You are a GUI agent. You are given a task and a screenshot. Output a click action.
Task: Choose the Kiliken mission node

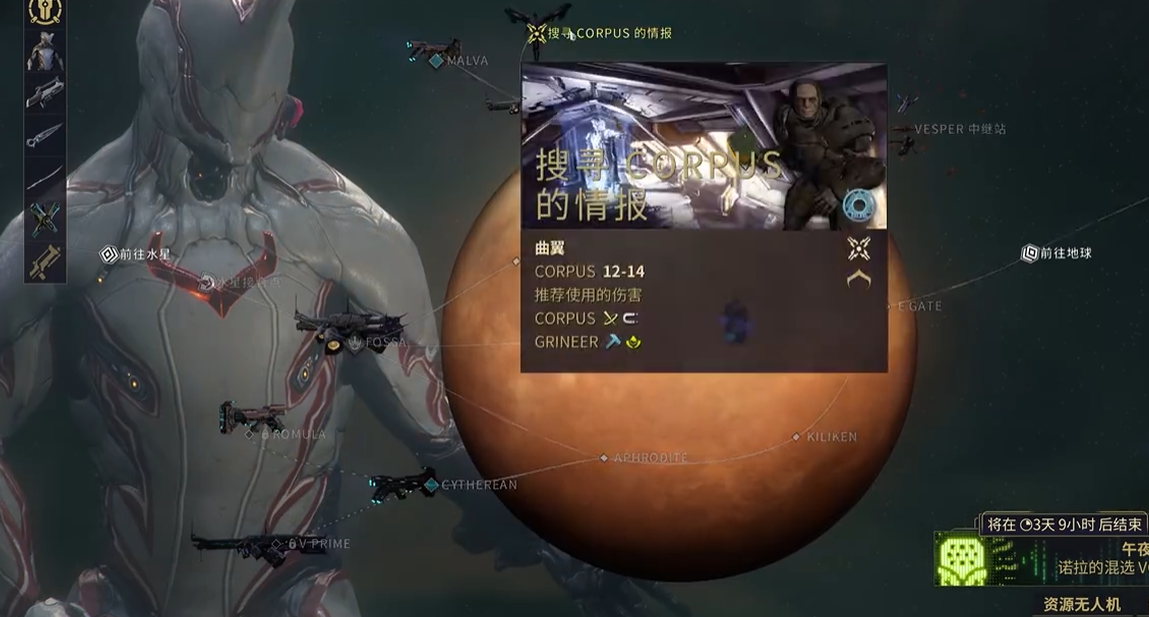coord(796,437)
